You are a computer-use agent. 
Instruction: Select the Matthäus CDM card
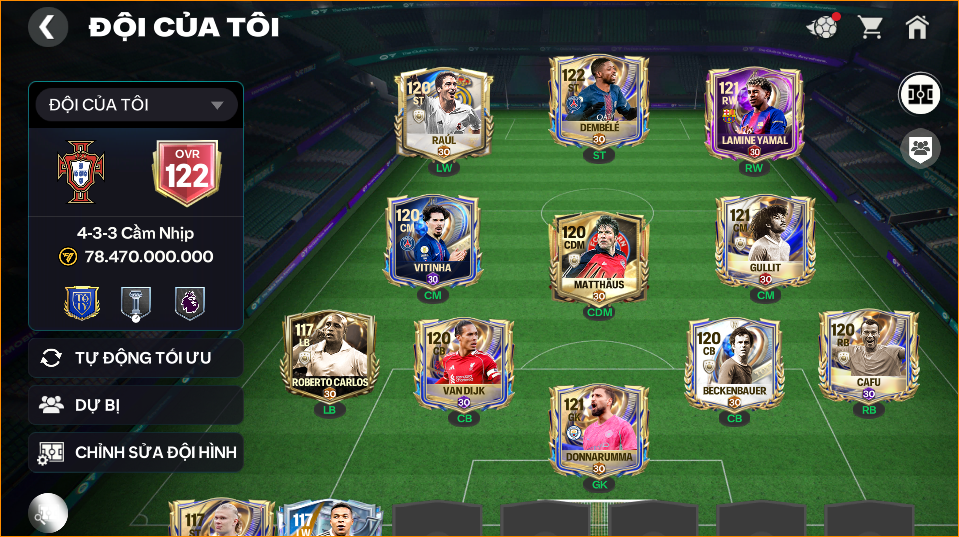(598, 257)
